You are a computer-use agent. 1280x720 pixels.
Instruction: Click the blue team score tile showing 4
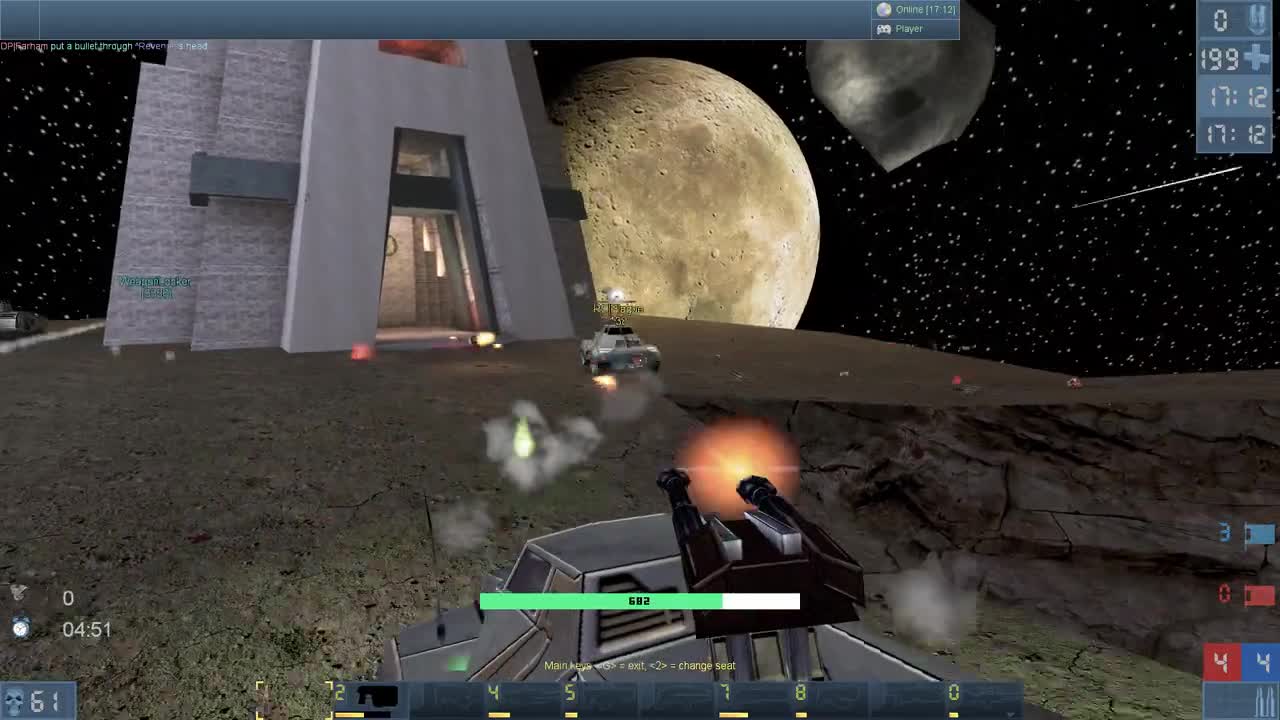pos(1262,659)
